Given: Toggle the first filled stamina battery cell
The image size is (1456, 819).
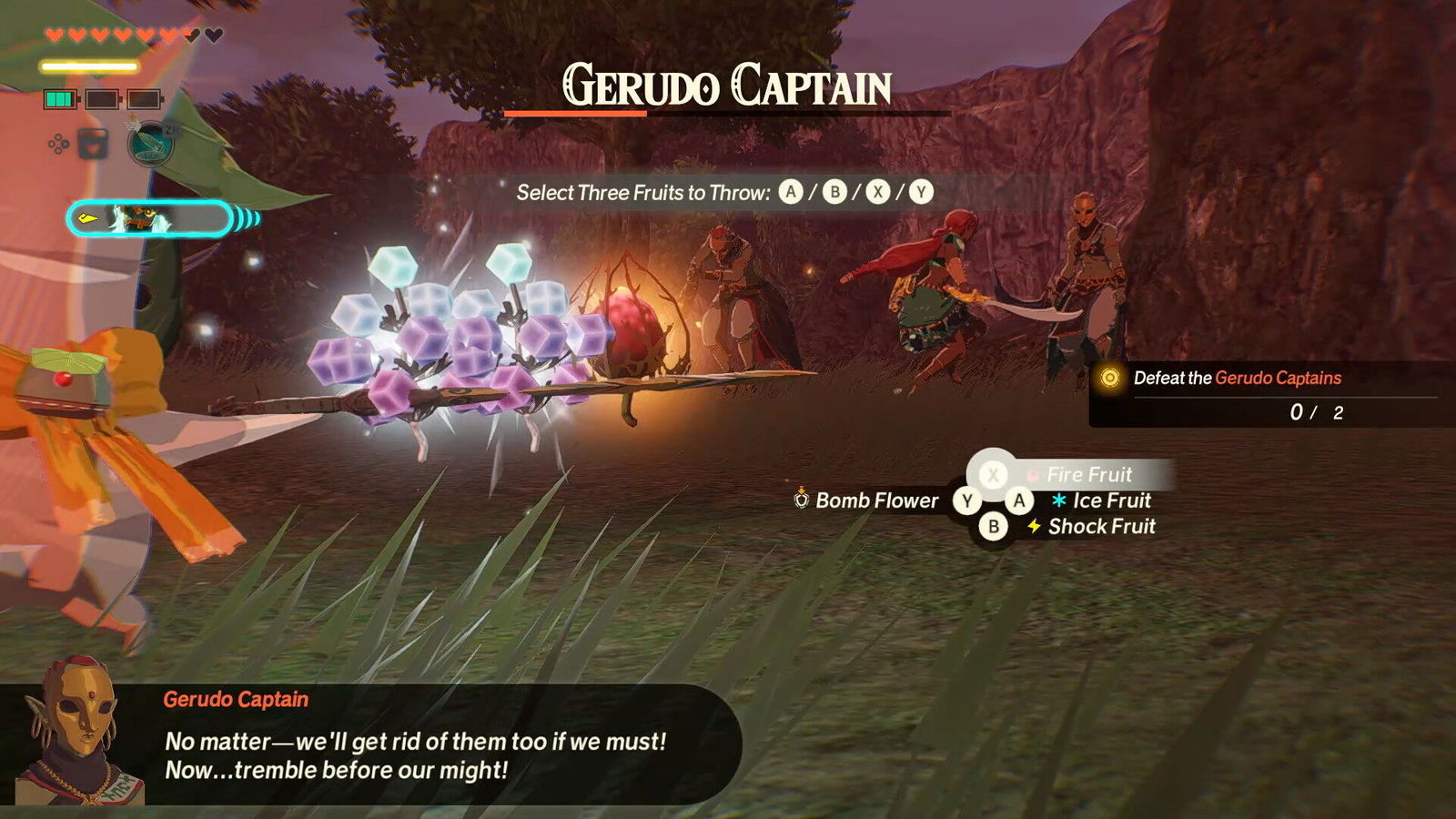Looking at the screenshot, I should 60,98.
